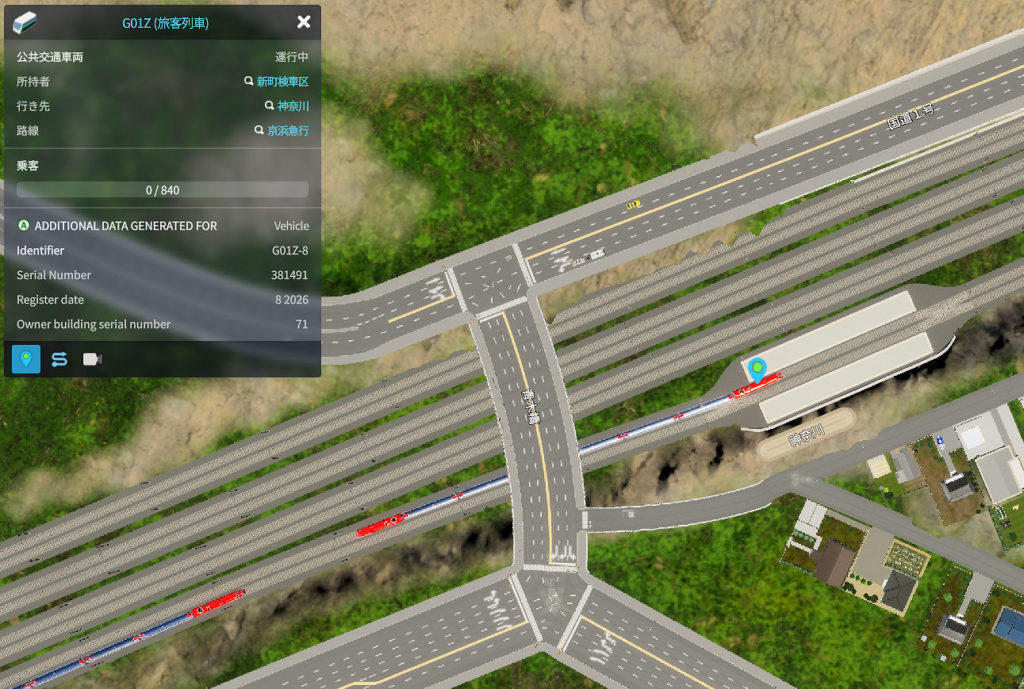Activate the blue location pin button
1024x689 pixels.
[26, 359]
